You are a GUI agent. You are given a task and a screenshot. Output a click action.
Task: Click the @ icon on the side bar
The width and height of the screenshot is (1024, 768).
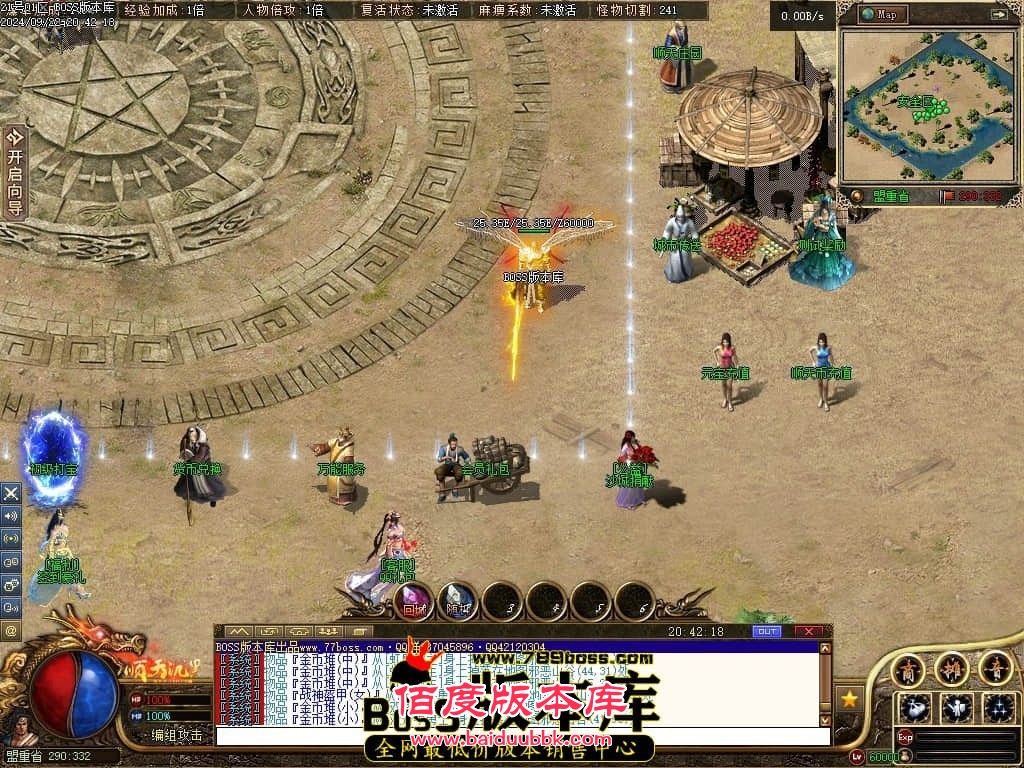(x=11, y=630)
